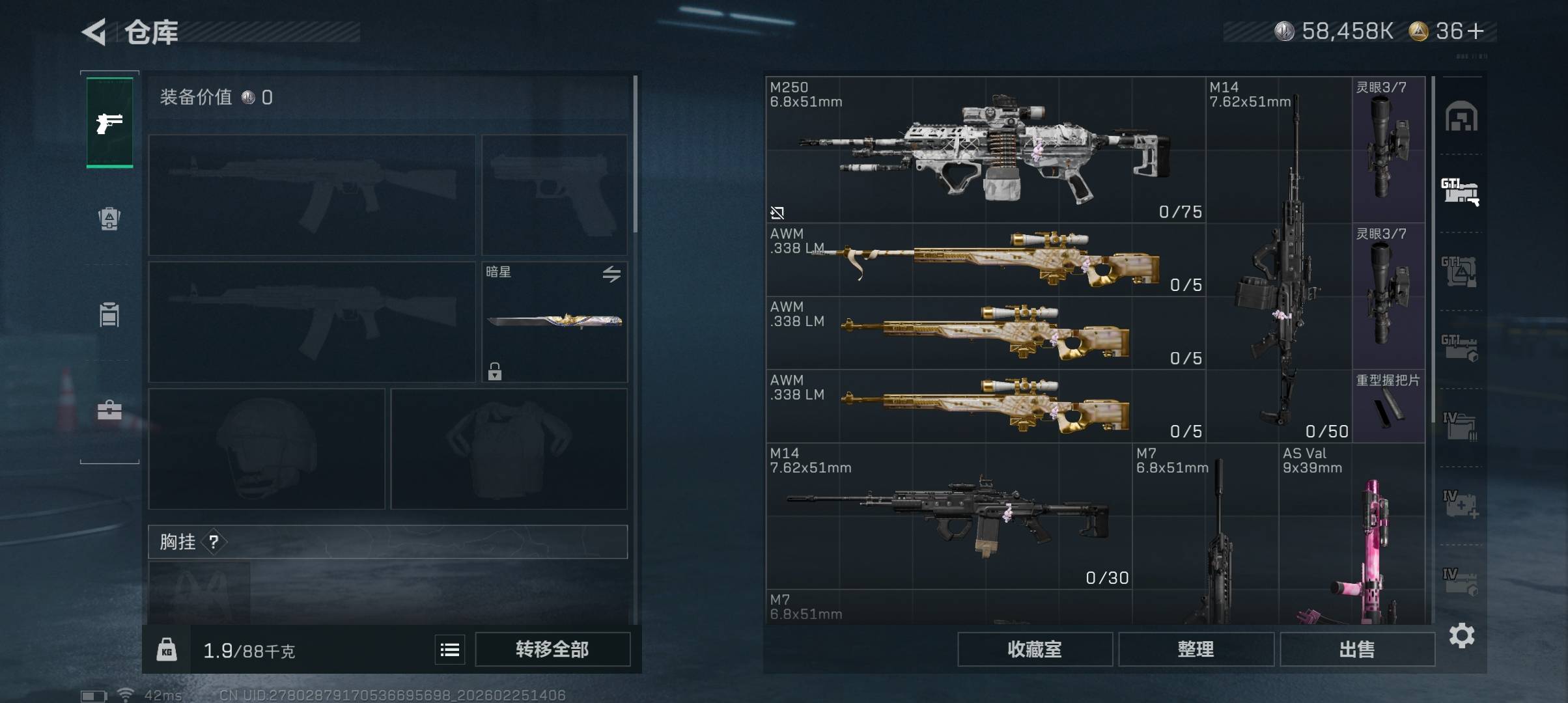Image resolution: width=1568 pixels, height=703 pixels.
Task: Open the briefcase tab on the left
Action: (109, 410)
